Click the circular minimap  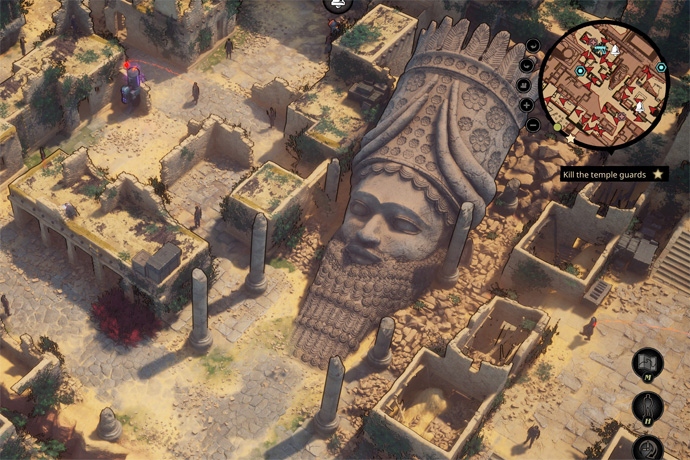(604, 84)
